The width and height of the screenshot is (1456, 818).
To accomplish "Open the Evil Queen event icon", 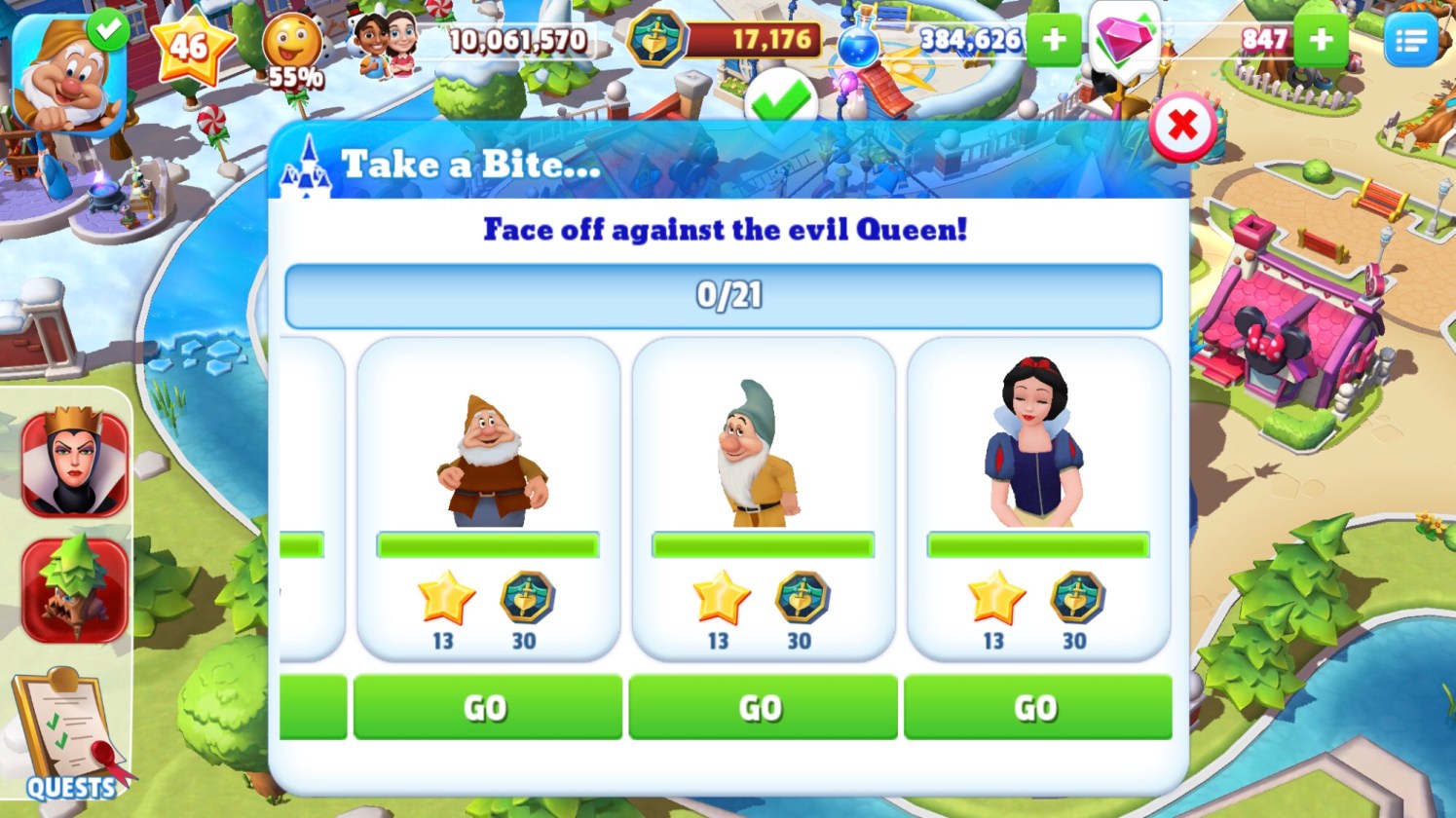I will point(75,463).
